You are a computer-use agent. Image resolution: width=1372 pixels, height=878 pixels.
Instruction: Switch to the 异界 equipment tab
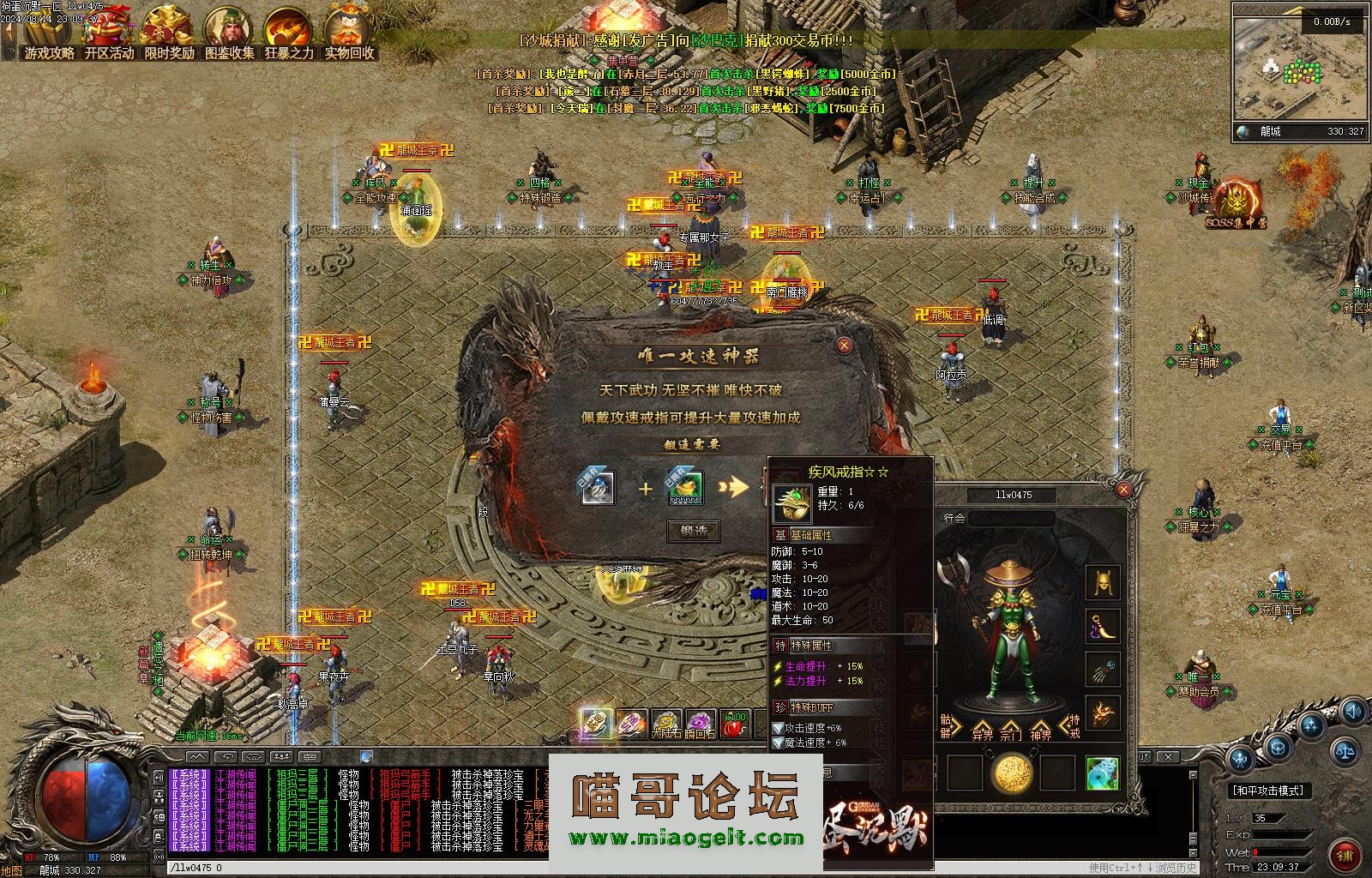tap(982, 730)
